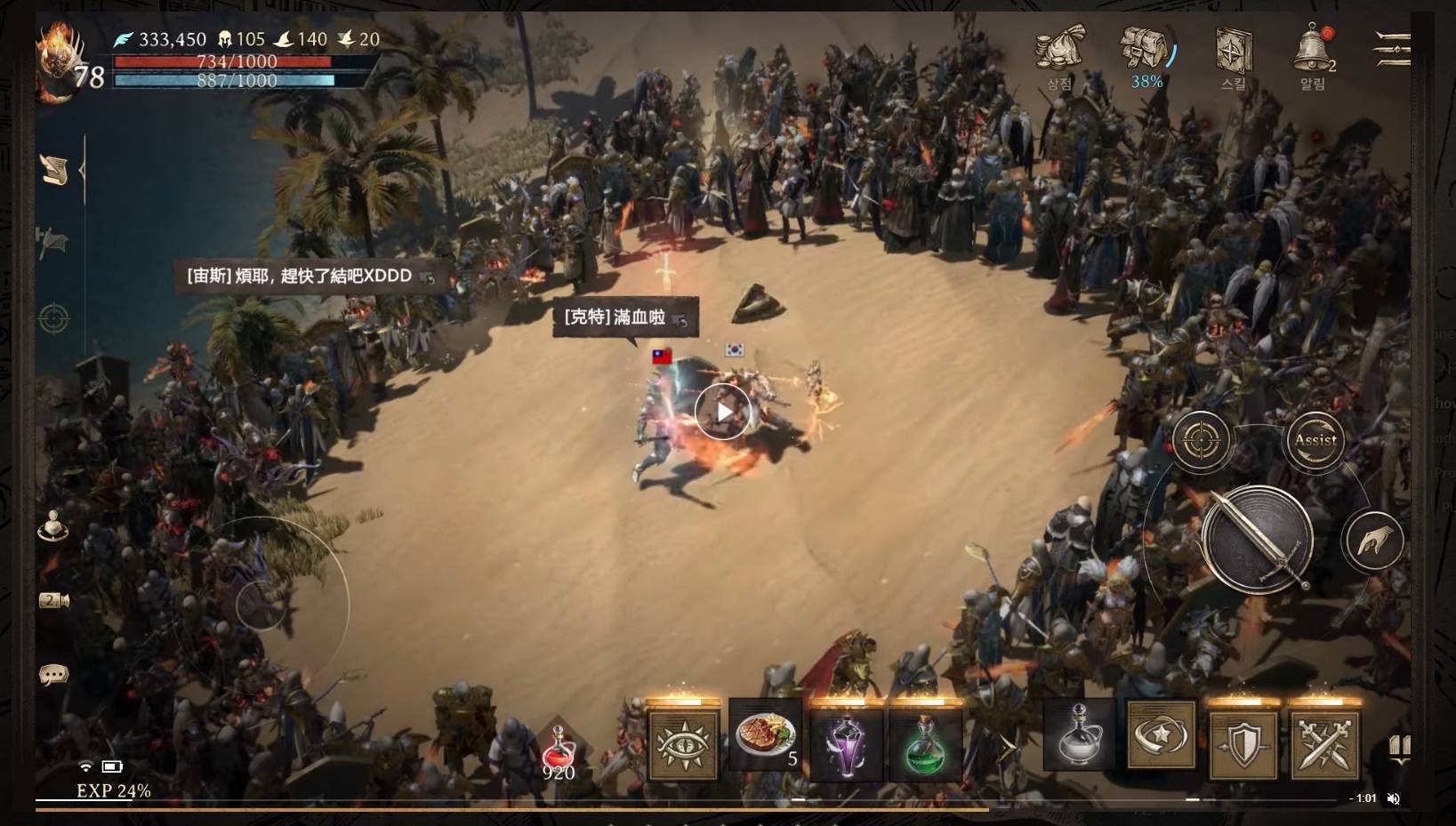
Task: Open the chat speech bubble
Action: pos(53,676)
